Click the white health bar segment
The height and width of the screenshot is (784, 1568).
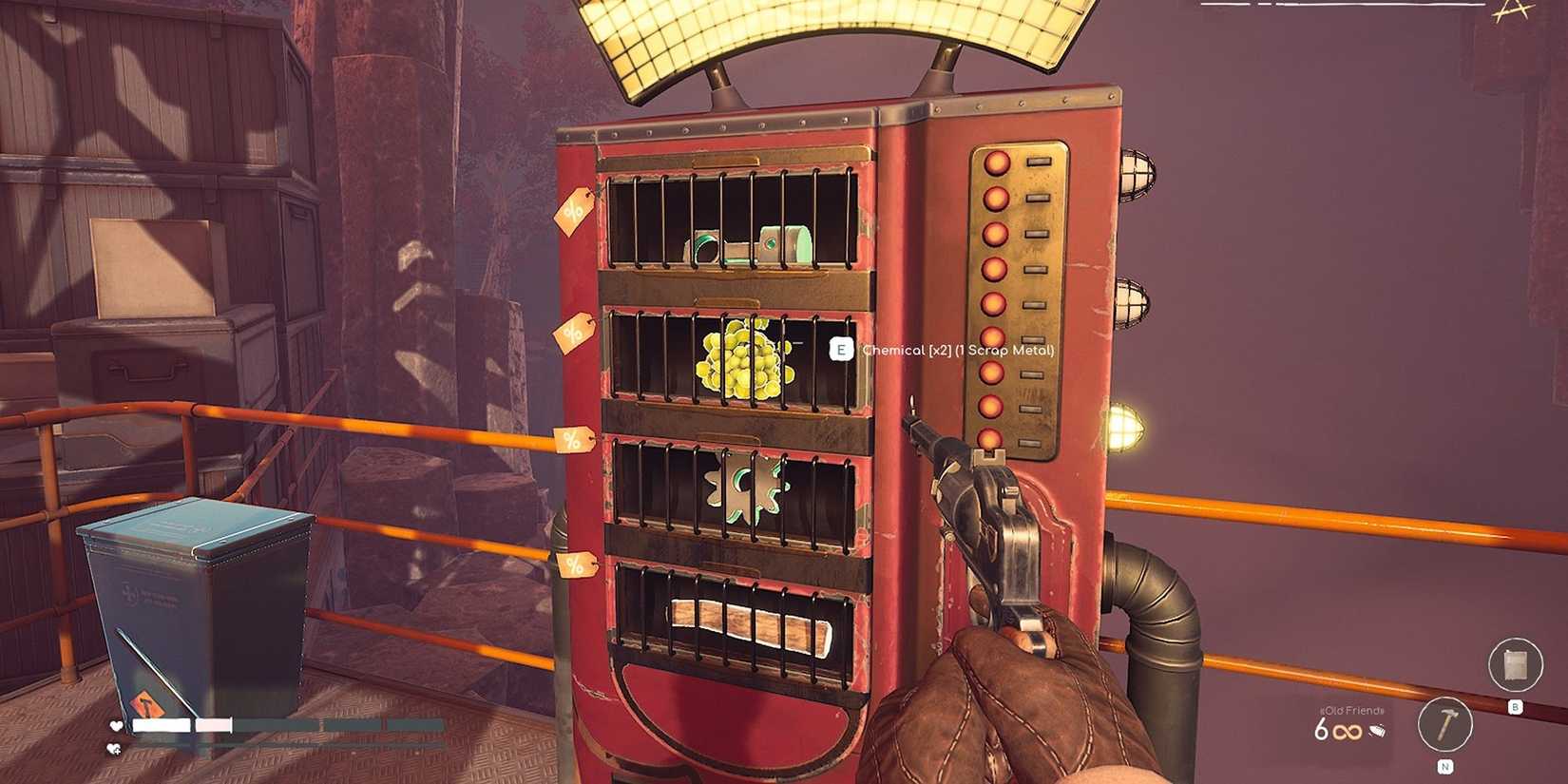[161, 725]
